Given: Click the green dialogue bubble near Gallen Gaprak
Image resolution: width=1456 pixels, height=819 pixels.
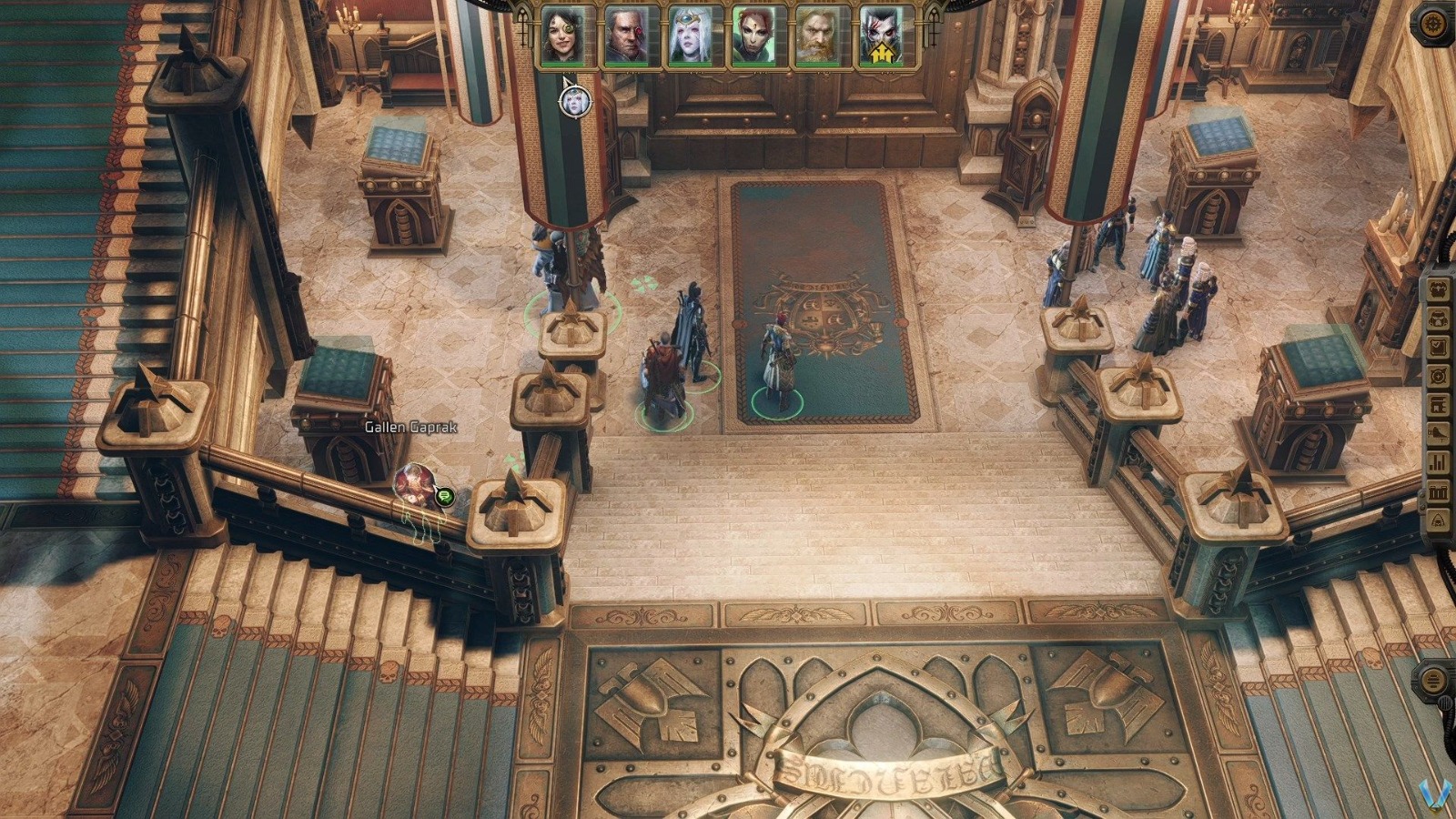Looking at the screenshot, I should tap(443, 498).
